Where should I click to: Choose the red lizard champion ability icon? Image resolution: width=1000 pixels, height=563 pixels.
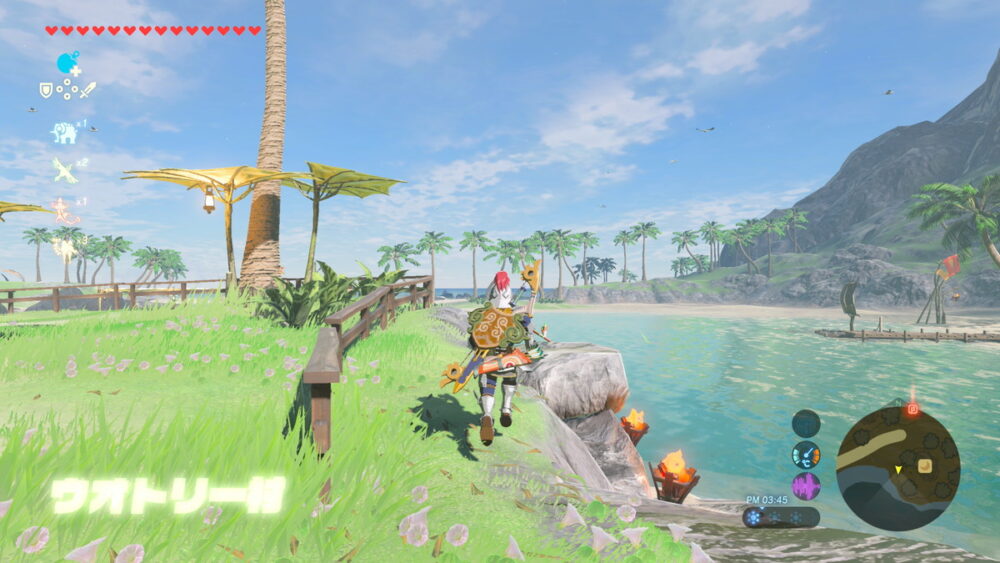[65, 210]
